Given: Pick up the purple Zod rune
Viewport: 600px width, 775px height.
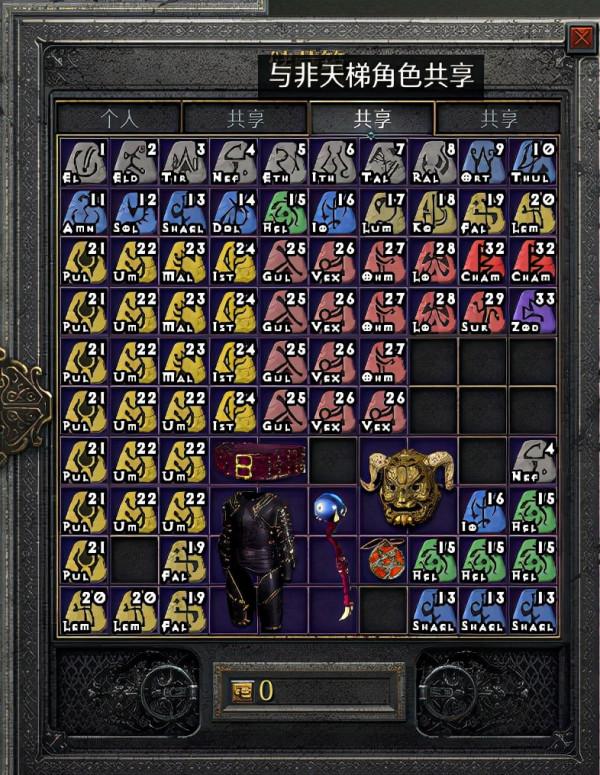Looking at the screenshot, I should (534, 311).
